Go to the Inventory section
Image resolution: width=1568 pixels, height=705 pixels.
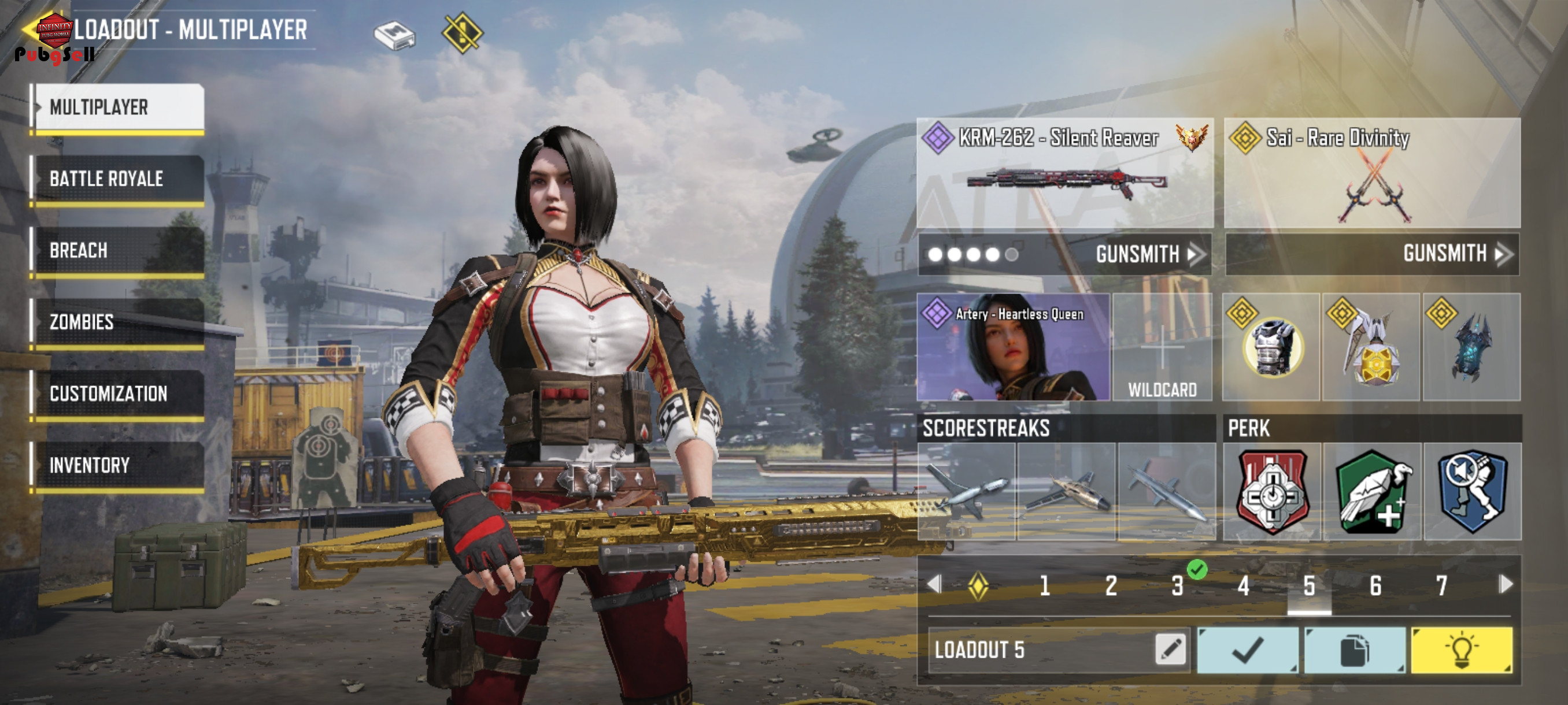click(119, 465)
